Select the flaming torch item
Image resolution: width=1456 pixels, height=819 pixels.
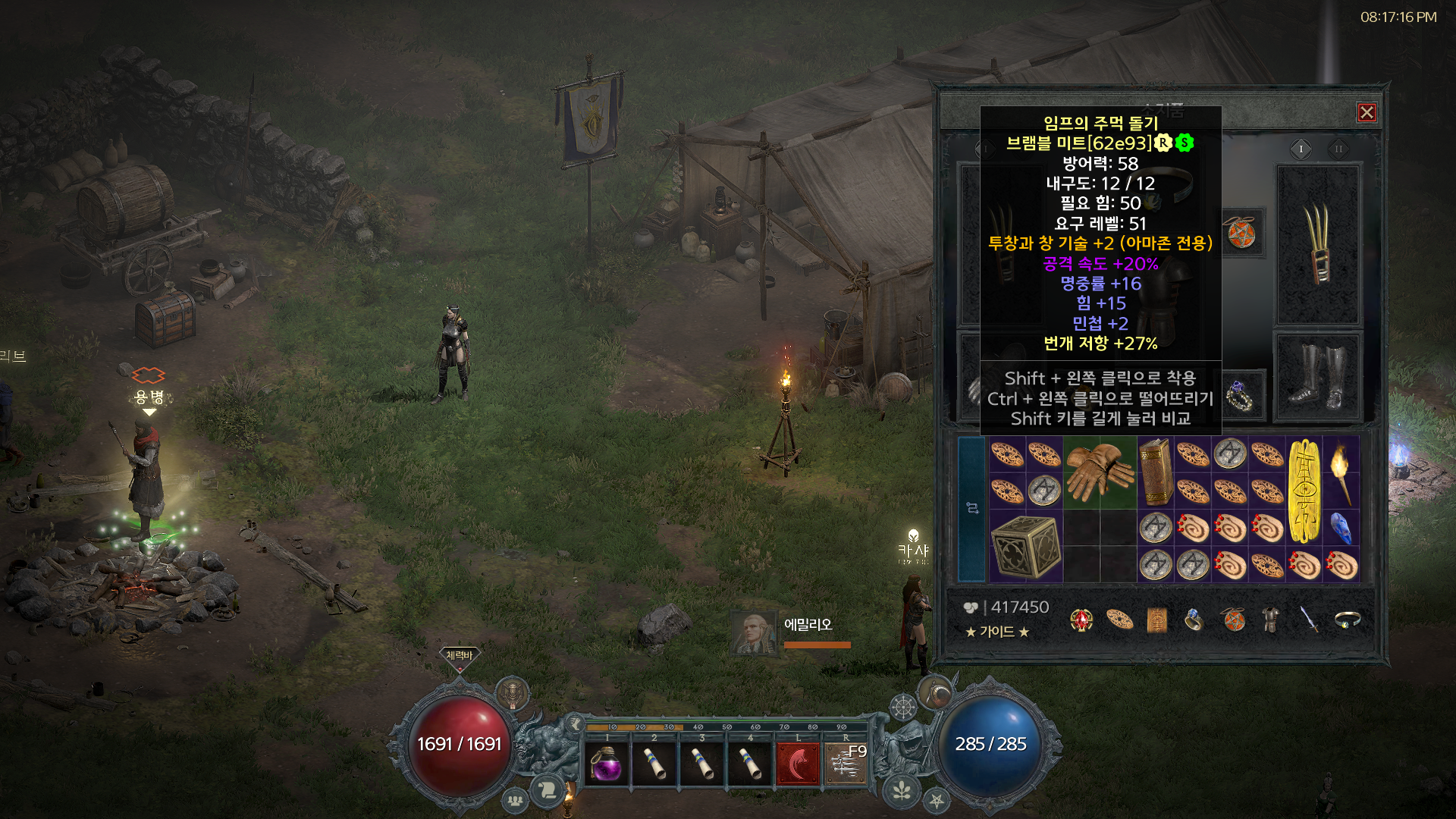pos(1341,472)
